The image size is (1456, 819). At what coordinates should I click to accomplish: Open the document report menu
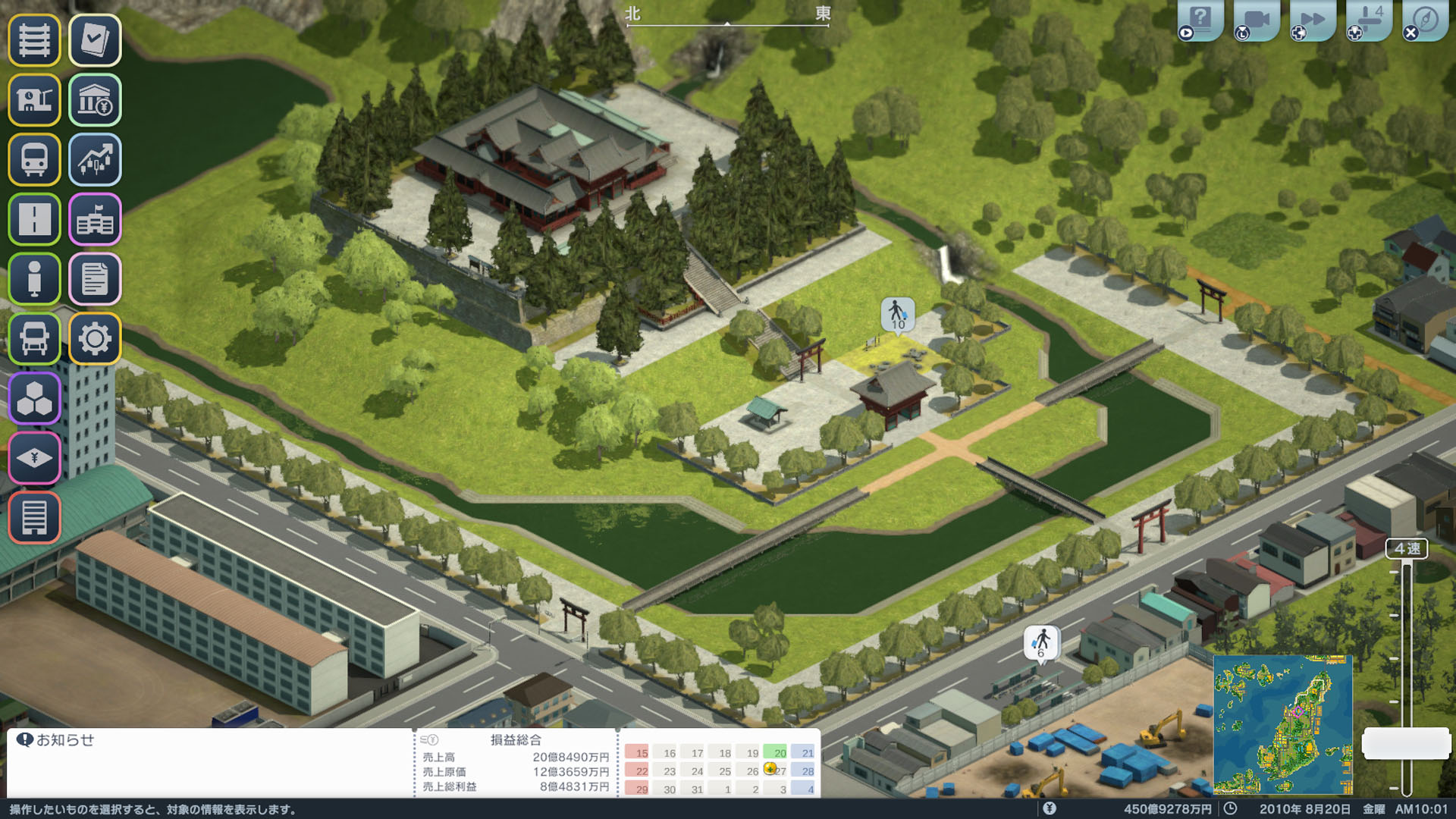[95, 279]
